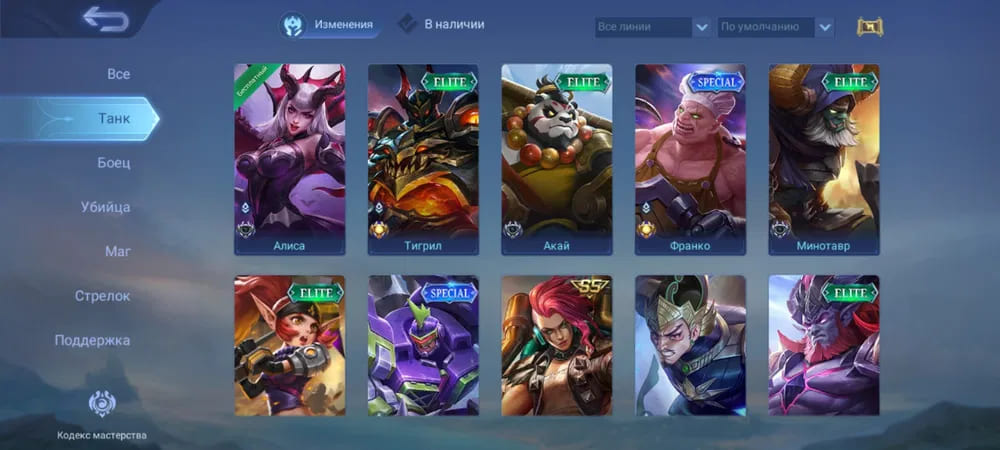This screenshot has width=1000, height=450.
Task: Switch to the Изменения tab
Action: [330, 25]
